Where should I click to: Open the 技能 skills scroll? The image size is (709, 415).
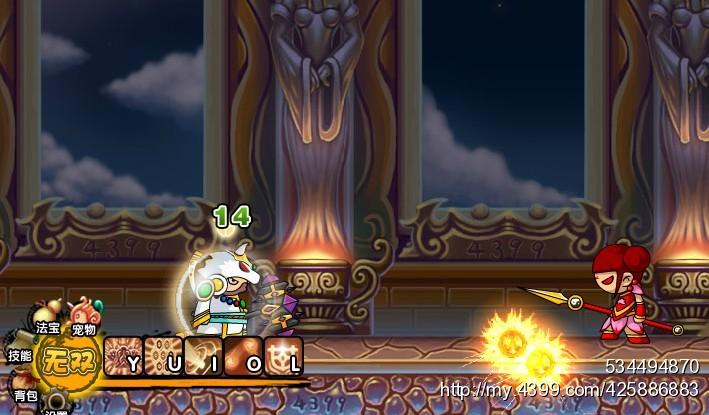[x=20, y=345]
